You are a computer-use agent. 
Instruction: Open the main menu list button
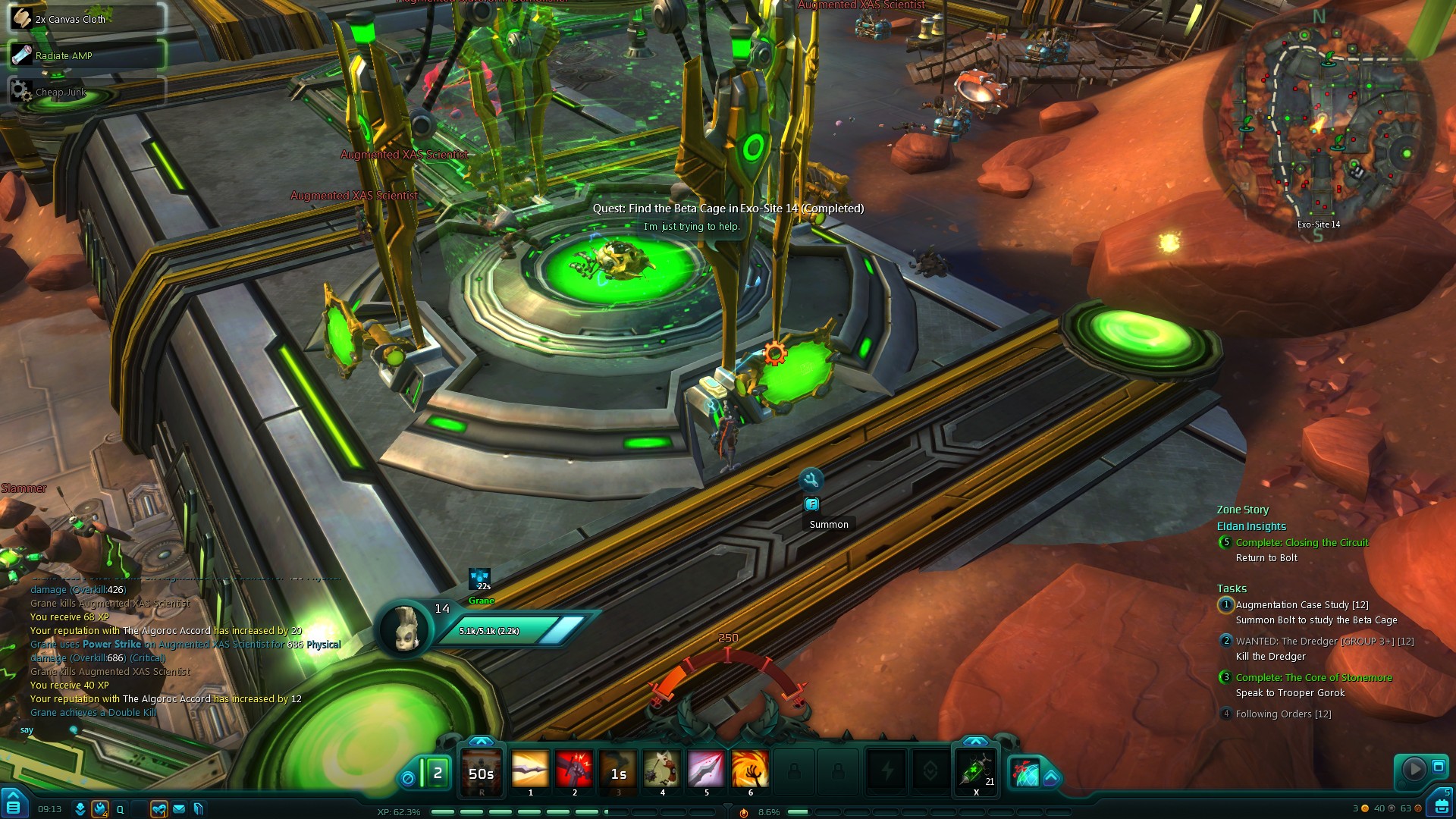(x=13, y=805)
